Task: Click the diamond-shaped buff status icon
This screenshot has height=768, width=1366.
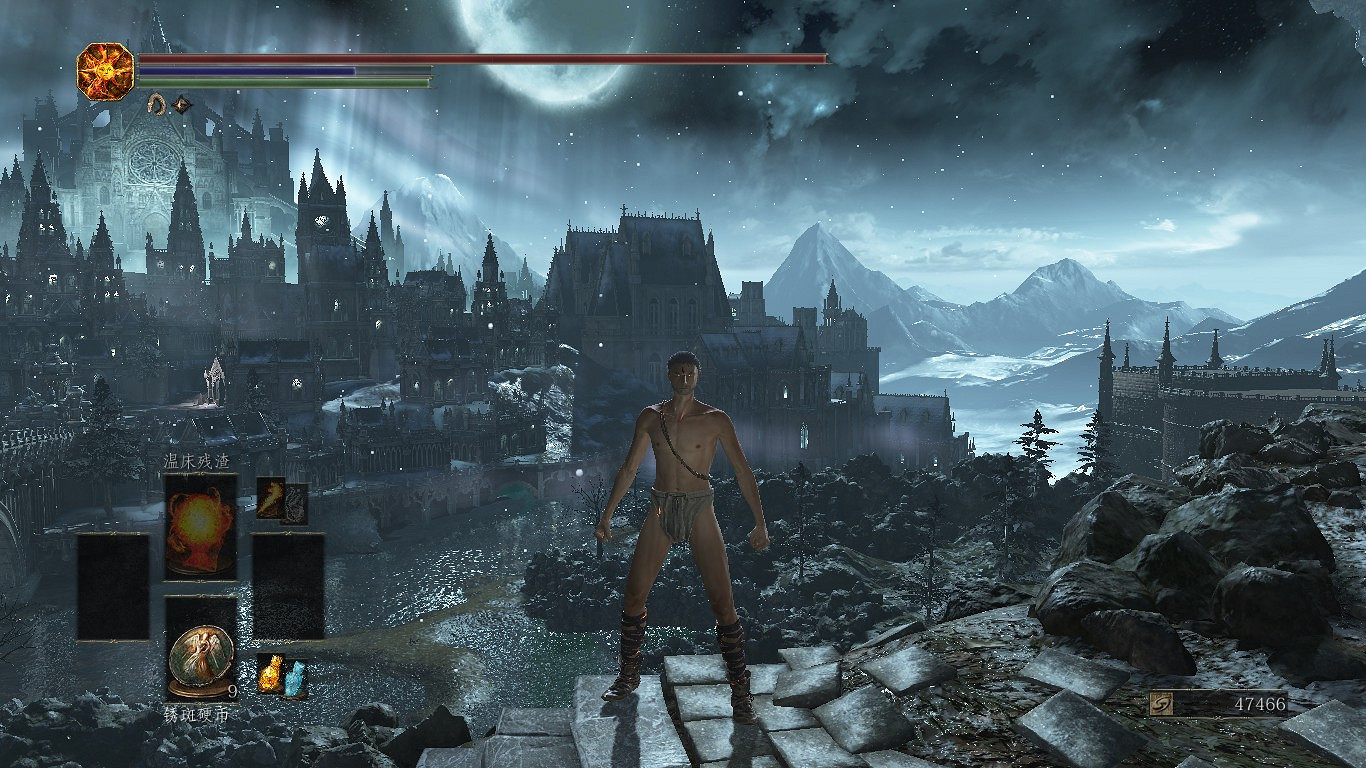Action: (181, 103)
